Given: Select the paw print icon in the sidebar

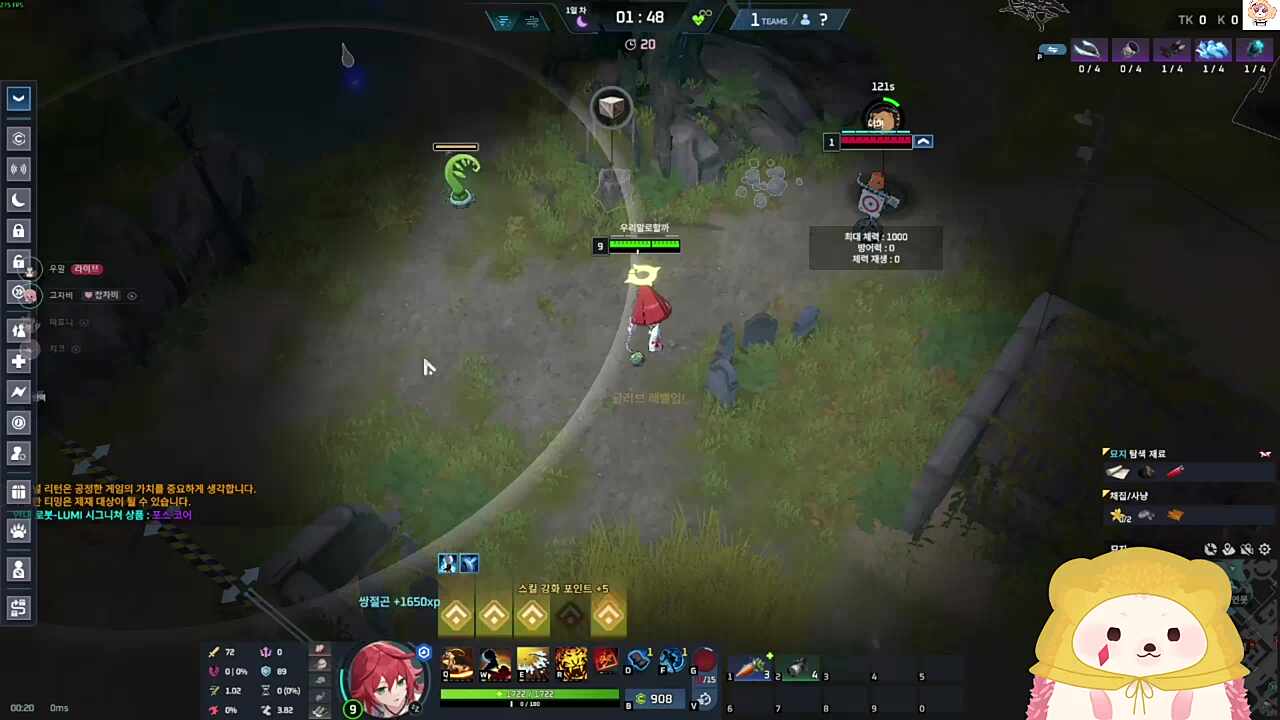Looking at the screenshot, I should click(x=19, y=530).
